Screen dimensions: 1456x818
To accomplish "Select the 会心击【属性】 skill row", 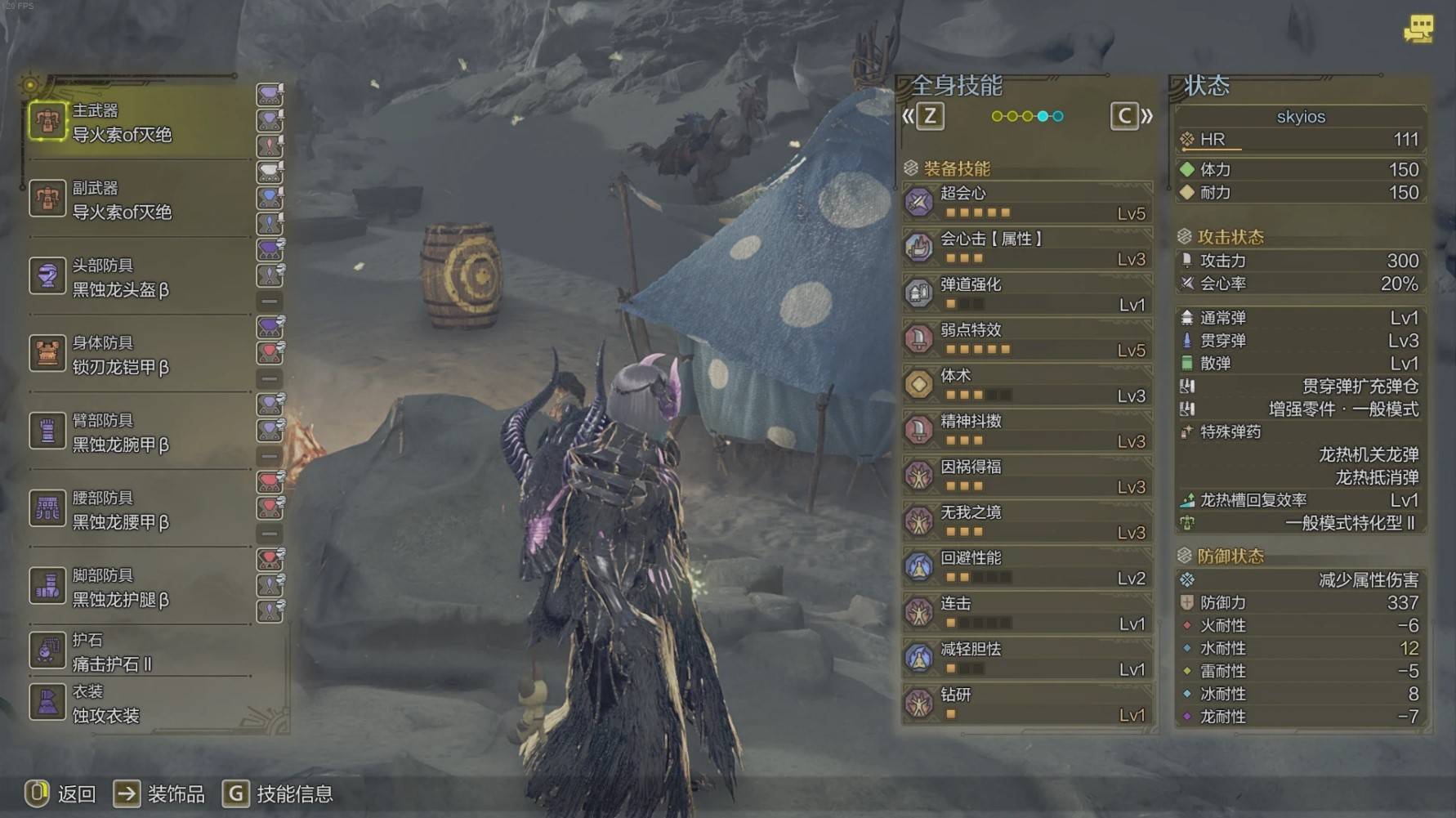I will [1027, 248].
